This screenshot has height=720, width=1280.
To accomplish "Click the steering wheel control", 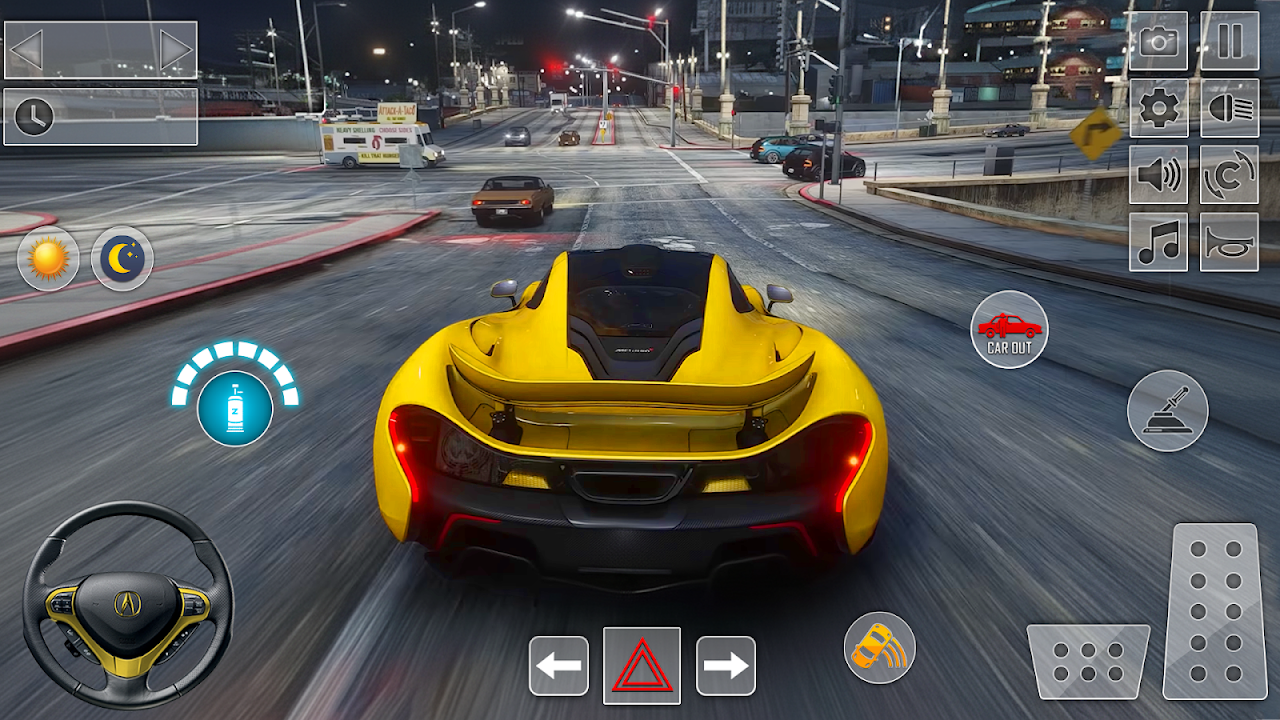I will tap(128, 605).
